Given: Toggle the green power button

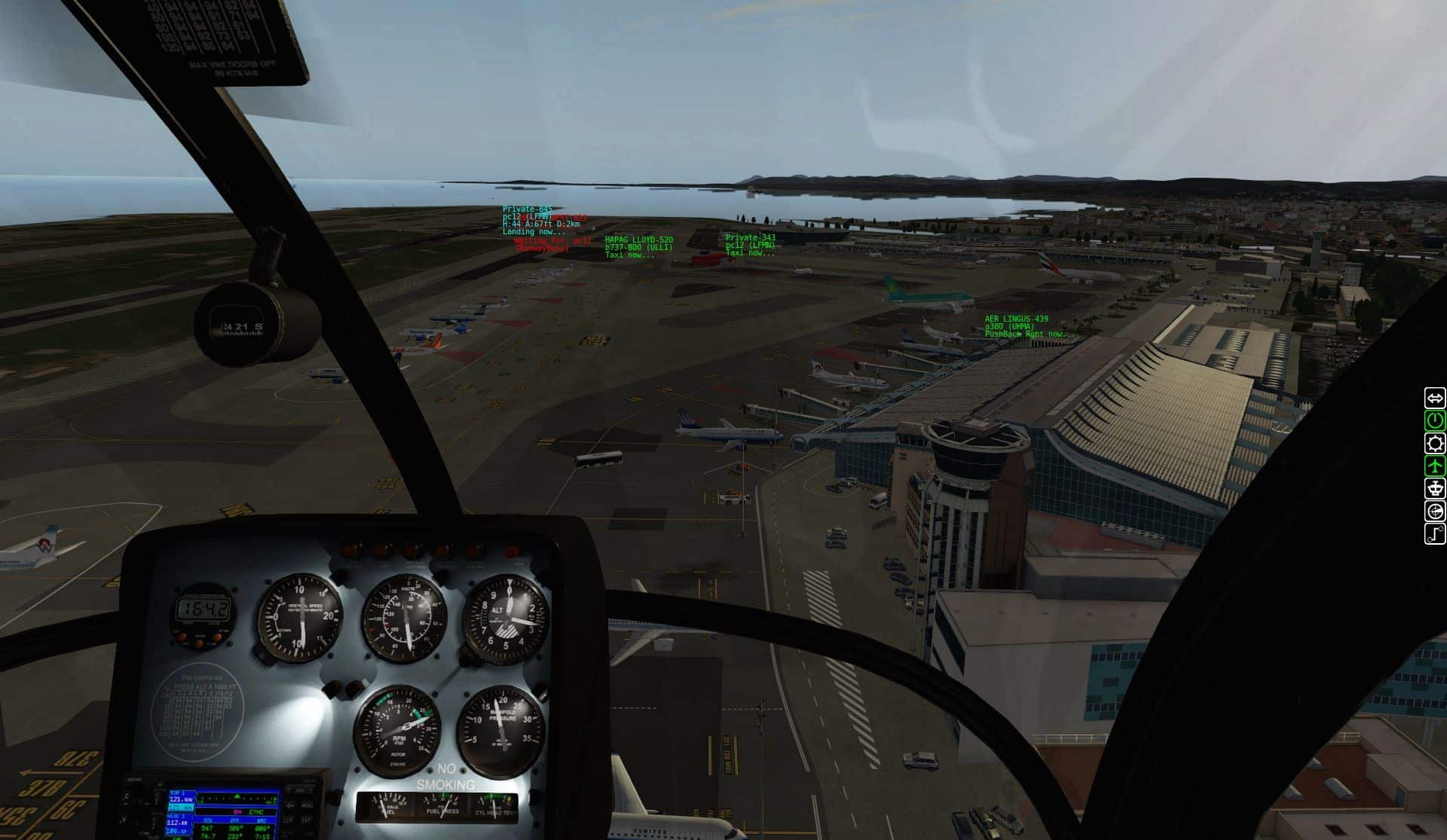Looking at the screenshot, I should [1434, 420].
